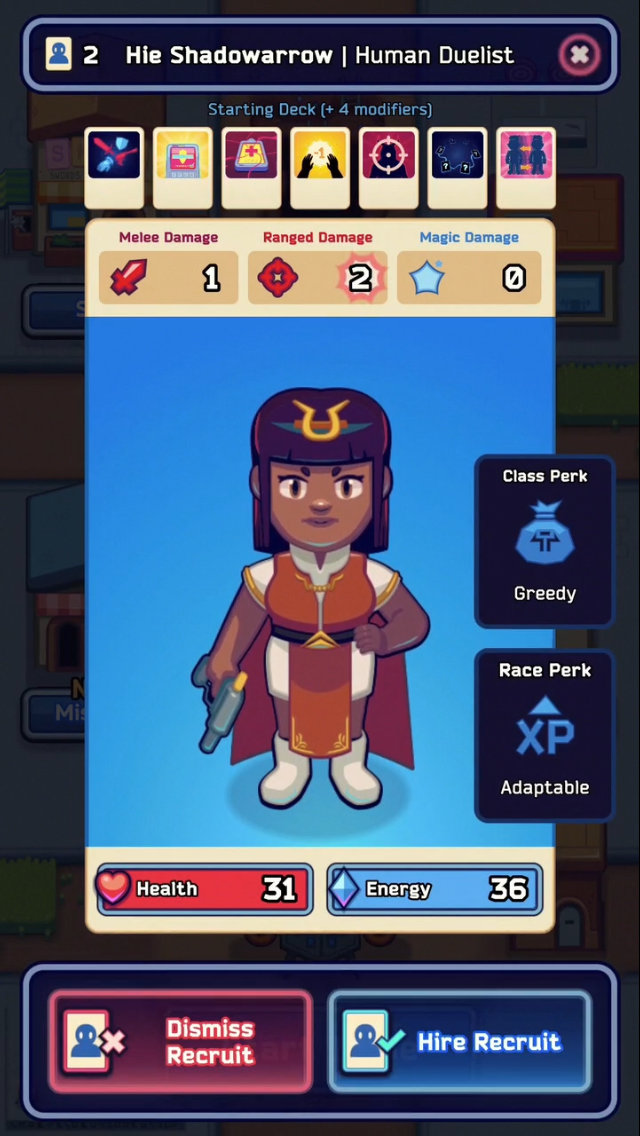This screenshot has width=640, height=1136.
Task: Hire Recruit Hie Shadowarrow
Action: (460, 1041)
